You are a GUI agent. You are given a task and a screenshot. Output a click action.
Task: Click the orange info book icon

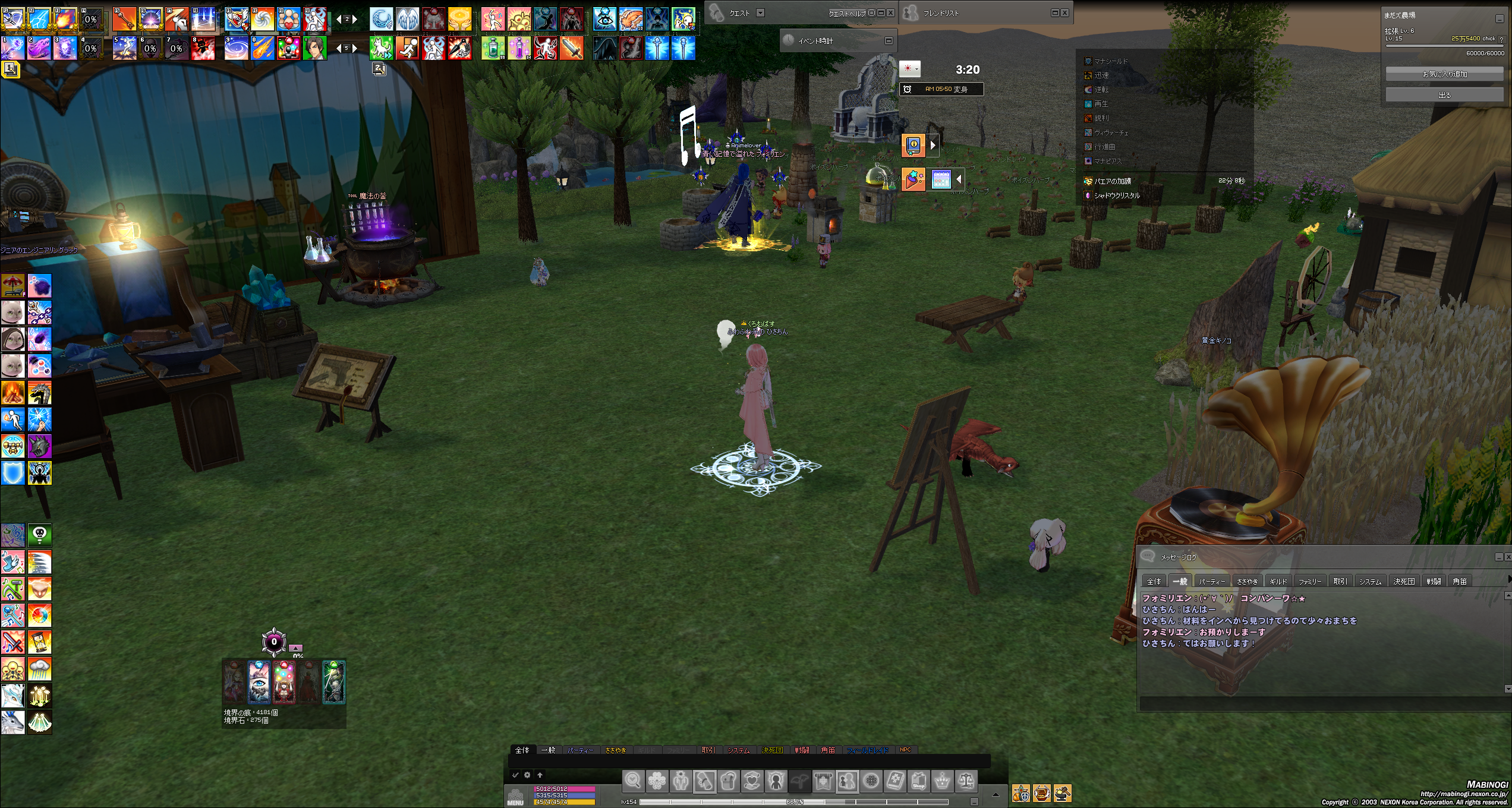913,144
